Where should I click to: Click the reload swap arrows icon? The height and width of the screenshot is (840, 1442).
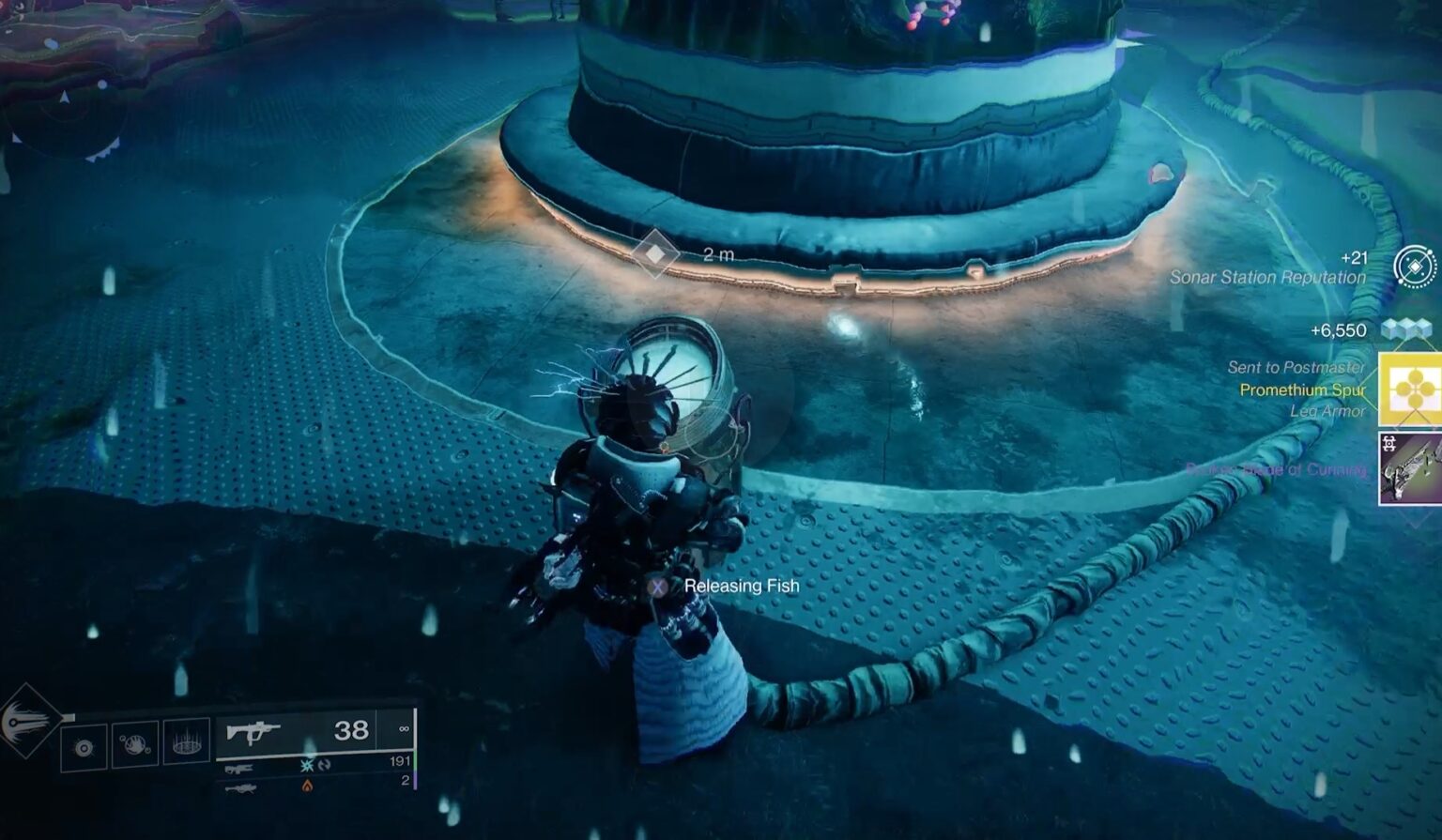[x=324, y=764]
